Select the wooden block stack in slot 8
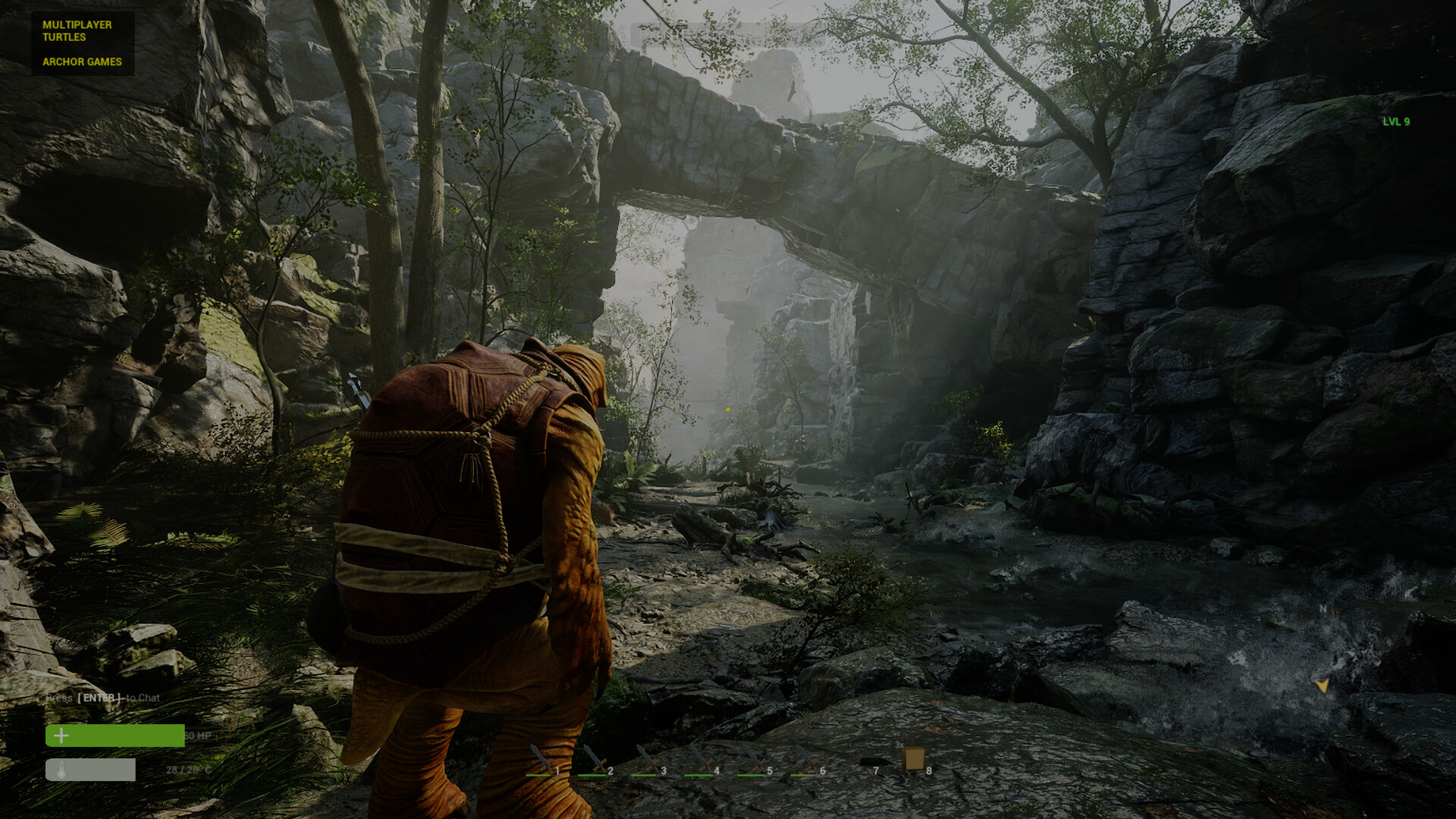This screenshot has height=819, width=1456. pos(914,758)
